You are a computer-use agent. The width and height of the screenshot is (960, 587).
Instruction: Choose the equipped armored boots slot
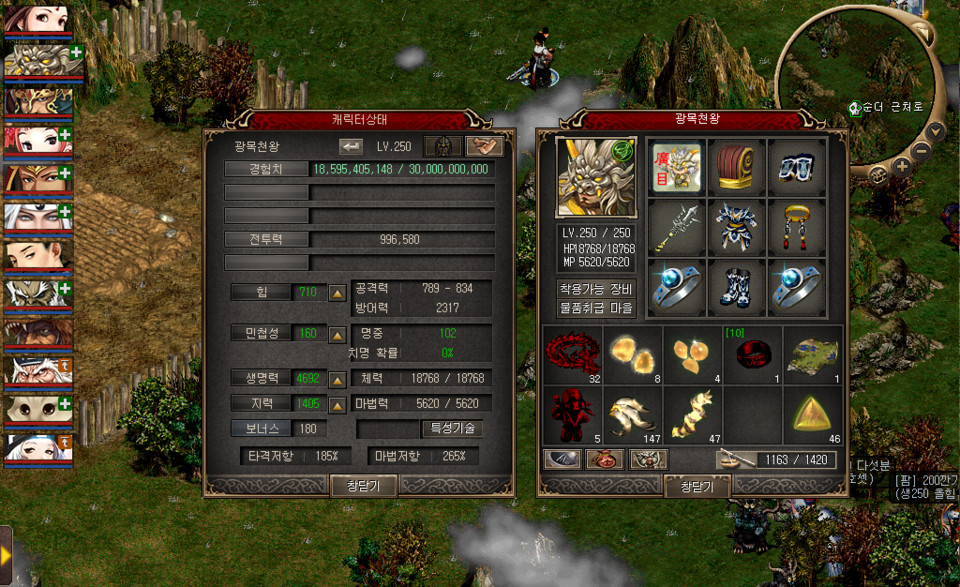(737, 288)
